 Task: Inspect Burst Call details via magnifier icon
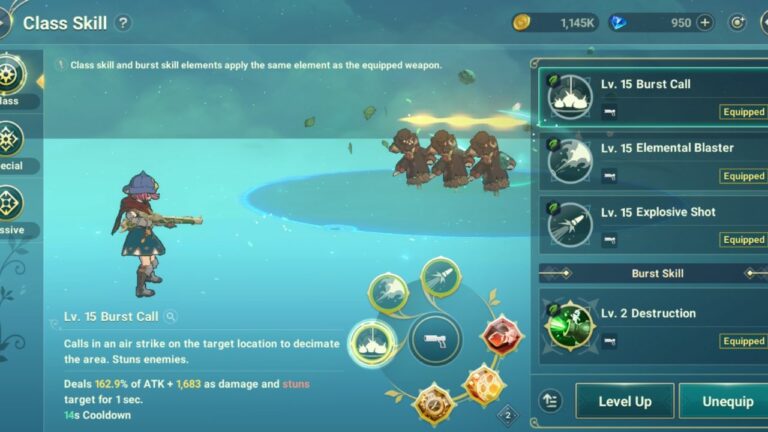(172, 317)
